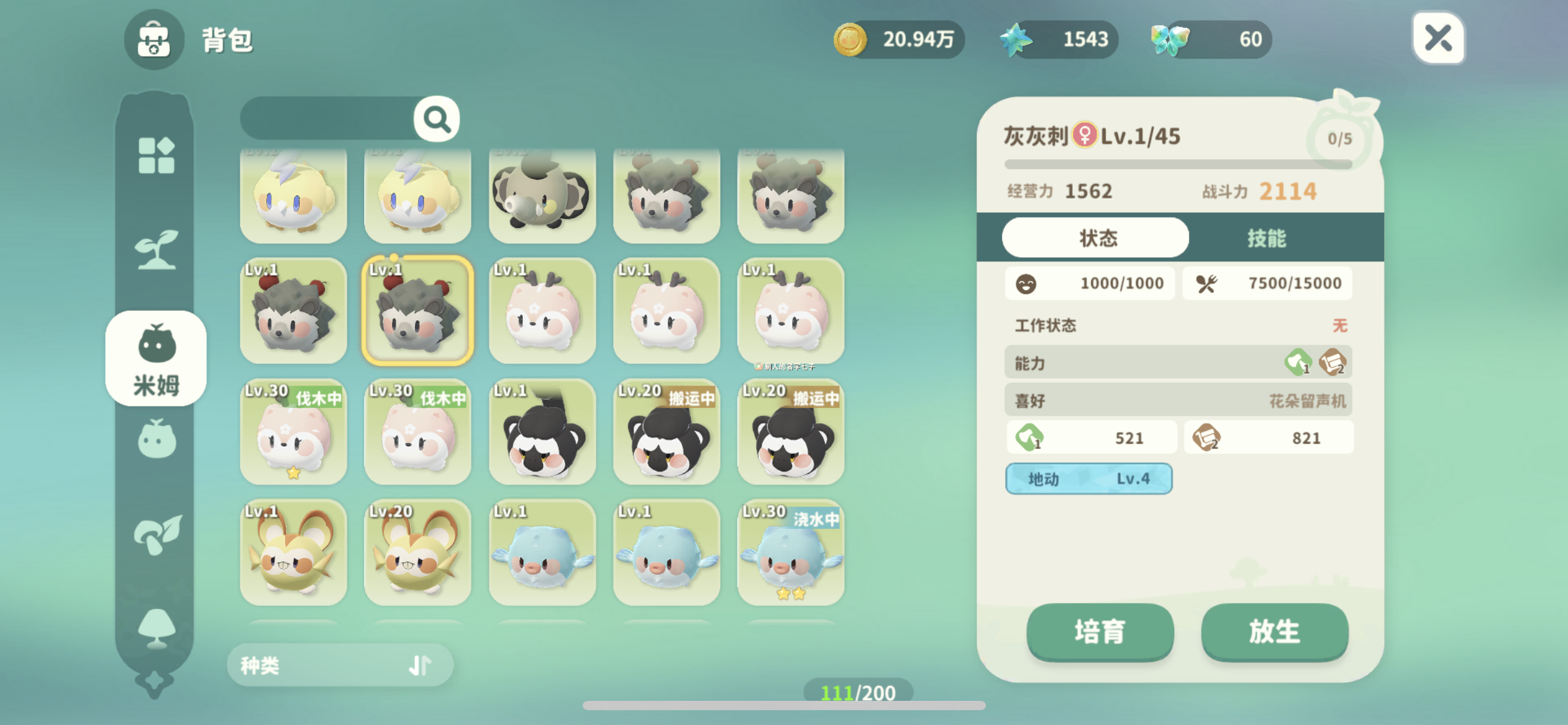
Task: Click the green ability icon next to 521
Action: [x=1029, y=437]
